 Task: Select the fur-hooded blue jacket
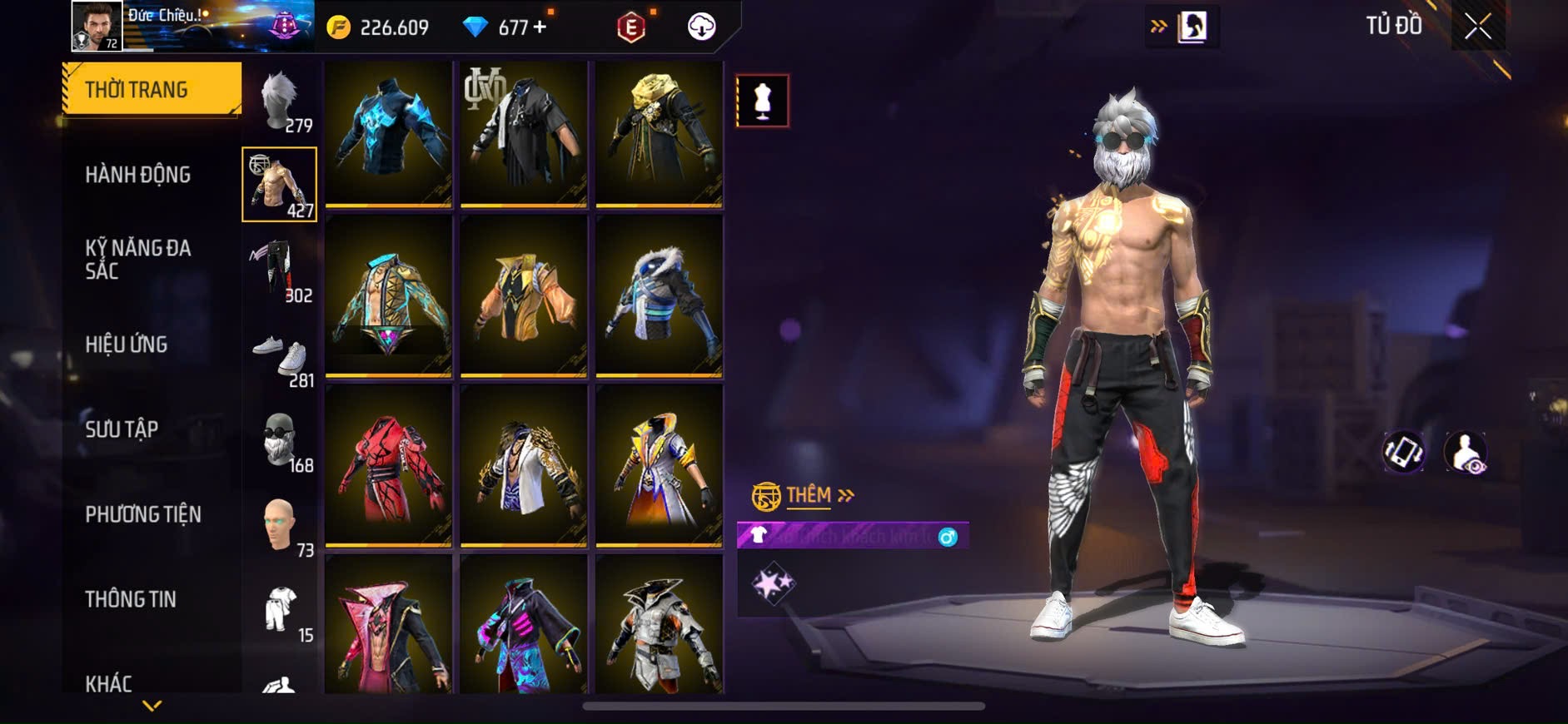(x=659, y=295)
